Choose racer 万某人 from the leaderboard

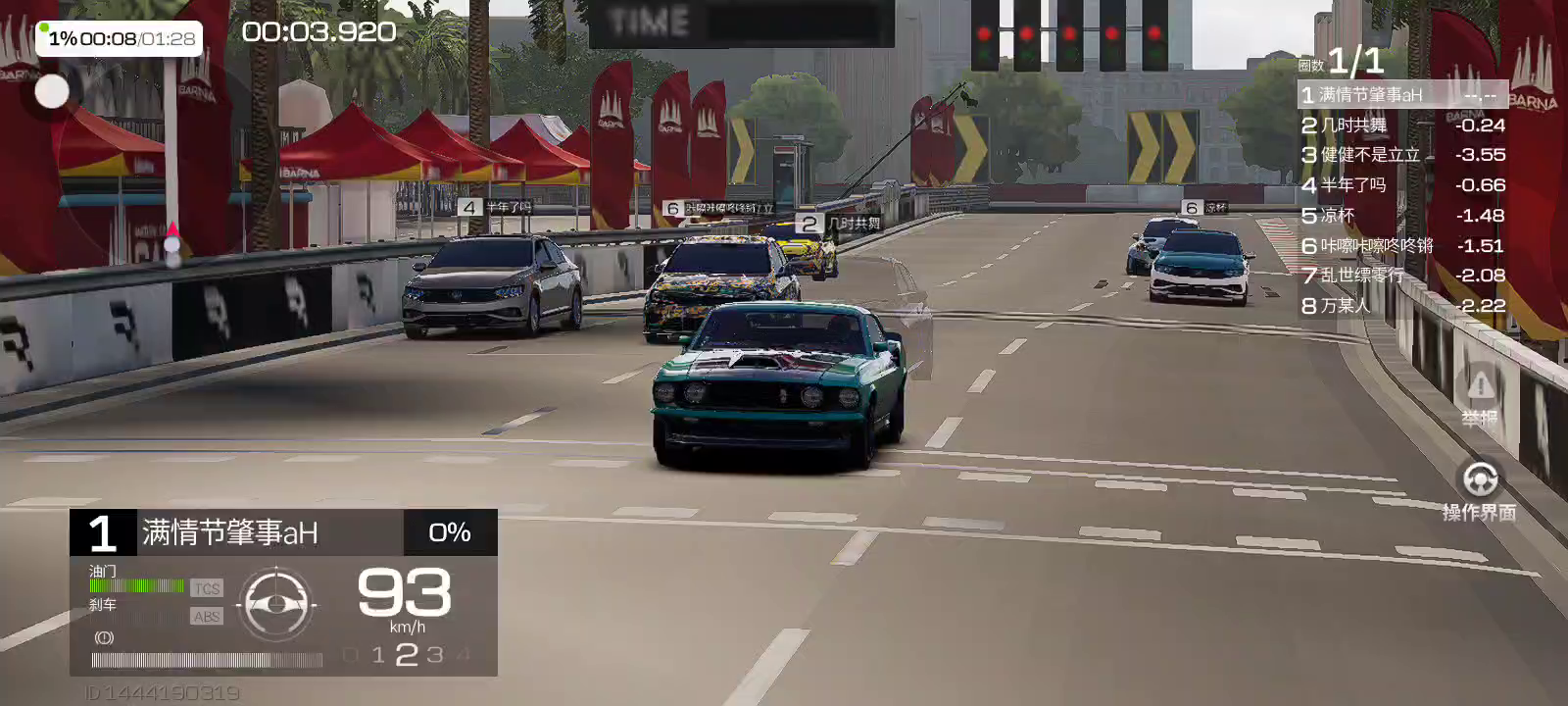point(1401,306)
